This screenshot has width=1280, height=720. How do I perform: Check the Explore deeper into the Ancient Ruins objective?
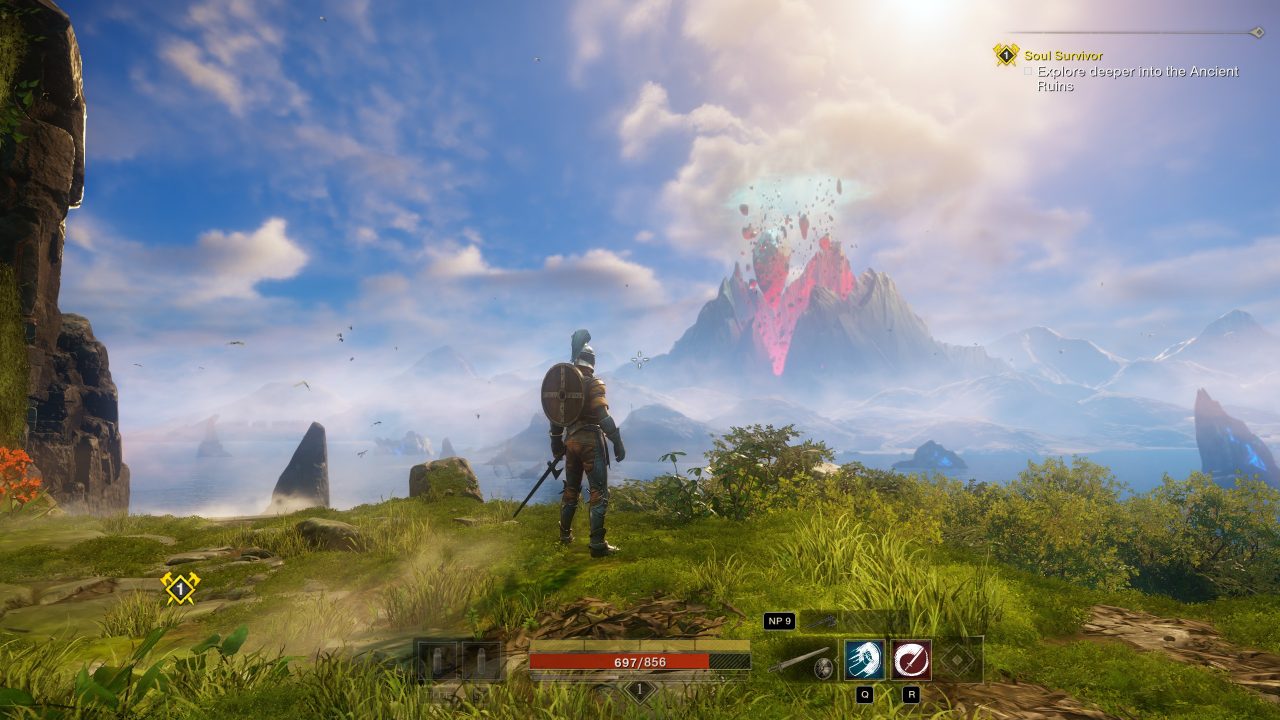[x=1030, y=73]
